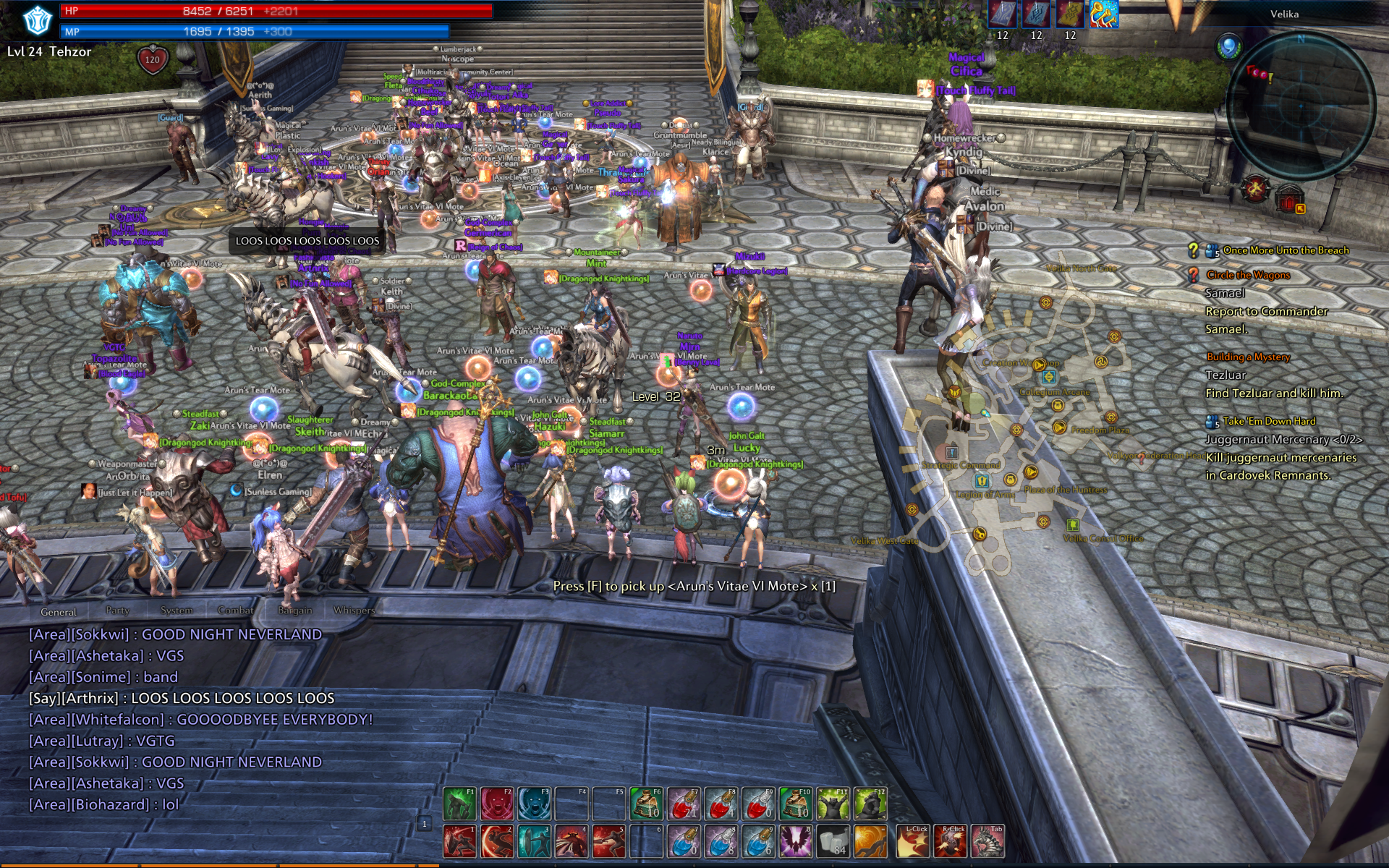The height and width of the screenshot is (868, 1389).
Task: Show the Bargain chat tab
Action: point(294,610)
